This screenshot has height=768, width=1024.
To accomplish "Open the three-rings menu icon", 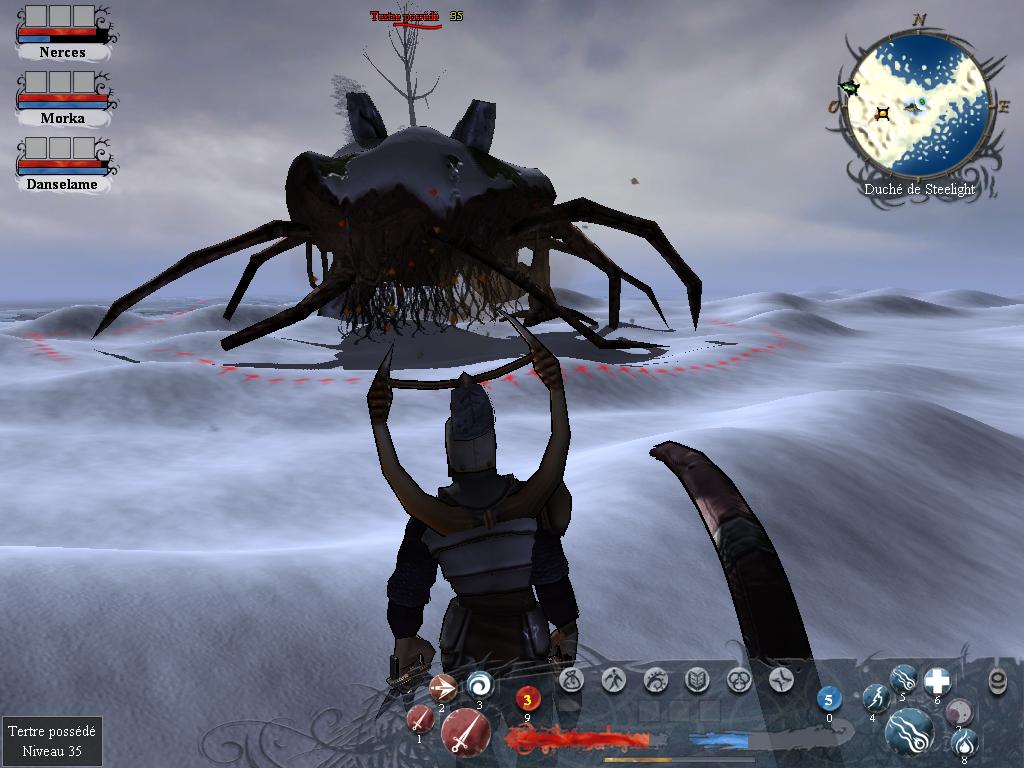I will point(739,680).
